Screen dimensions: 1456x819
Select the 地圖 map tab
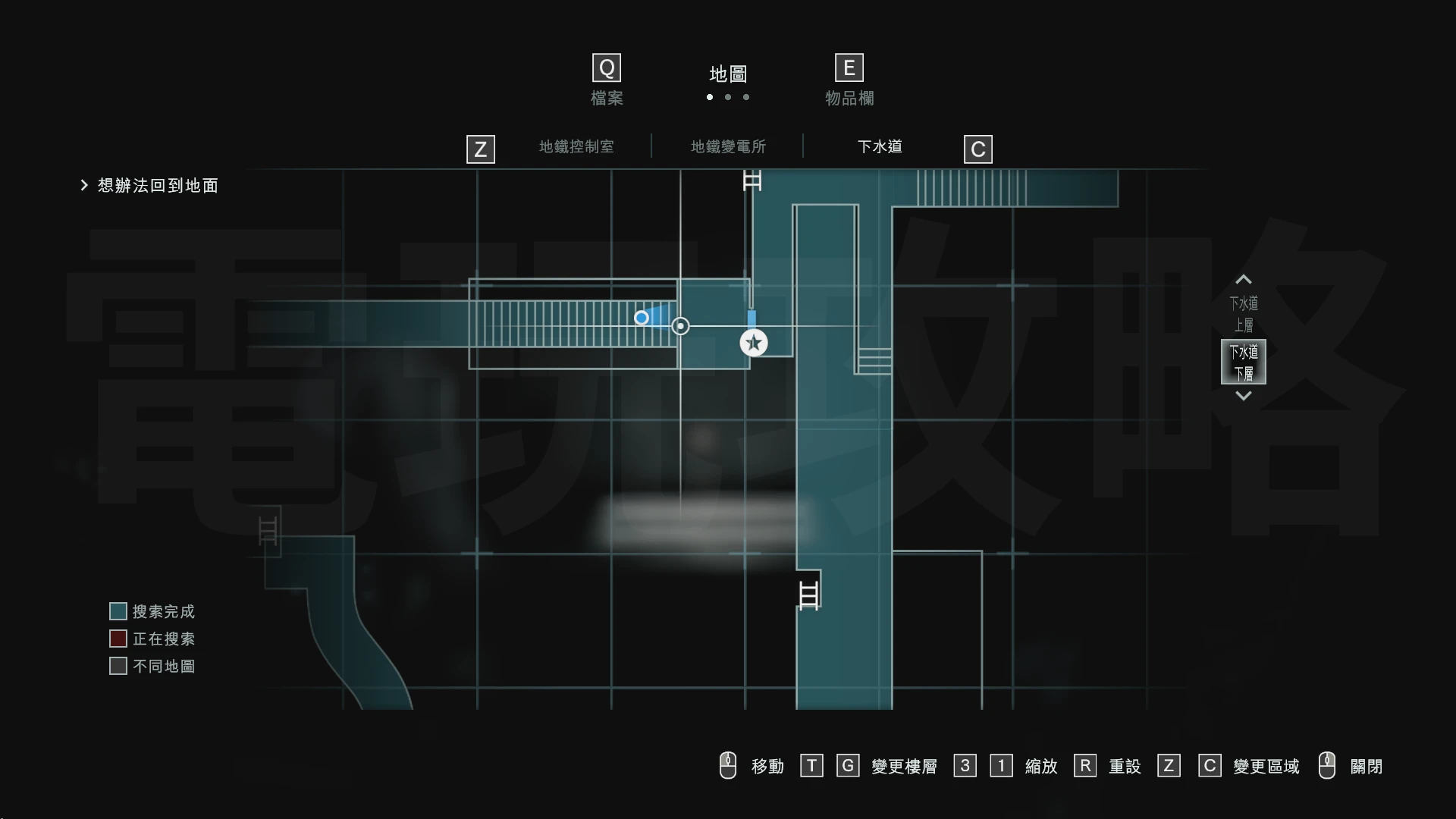(728, 74)
